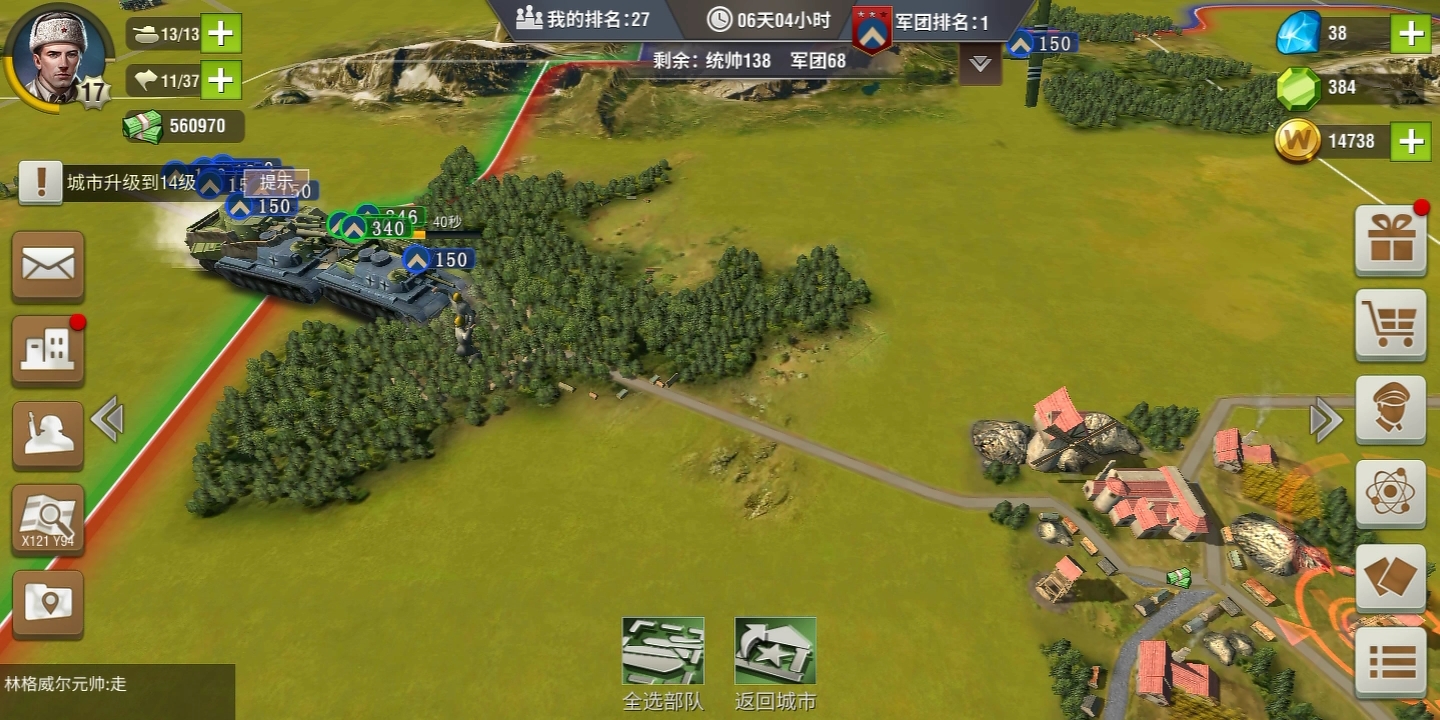Open the list menu button

(x=1390, y=662)
